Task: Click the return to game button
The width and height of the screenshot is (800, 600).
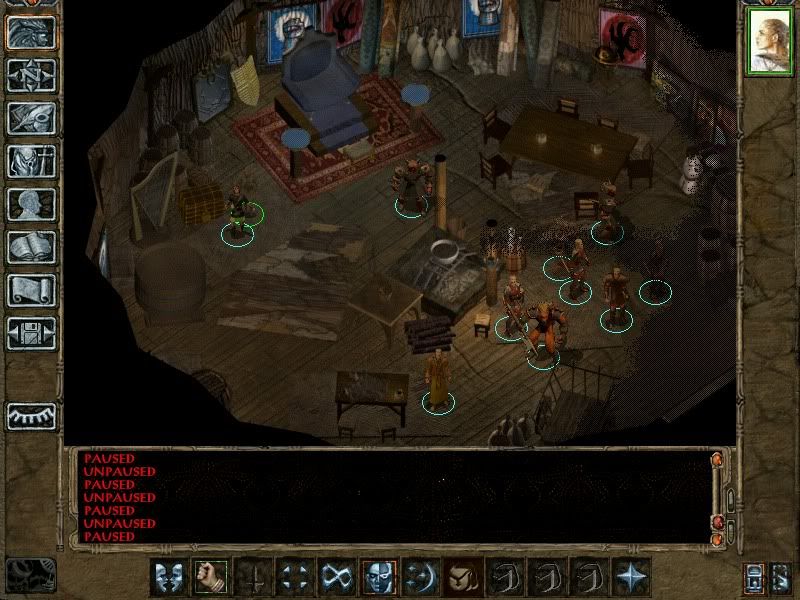Action: click(30, 32)
